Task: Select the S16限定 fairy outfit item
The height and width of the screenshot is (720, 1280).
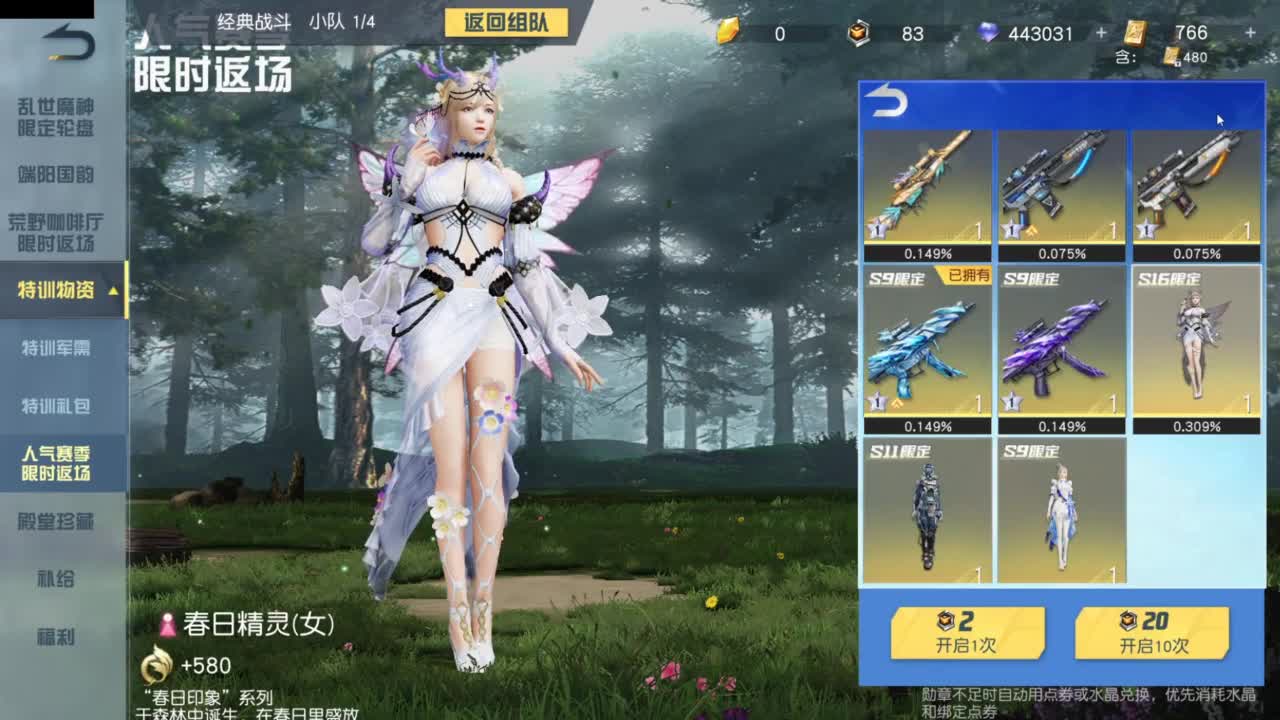Action: [x=1196, y=345]
